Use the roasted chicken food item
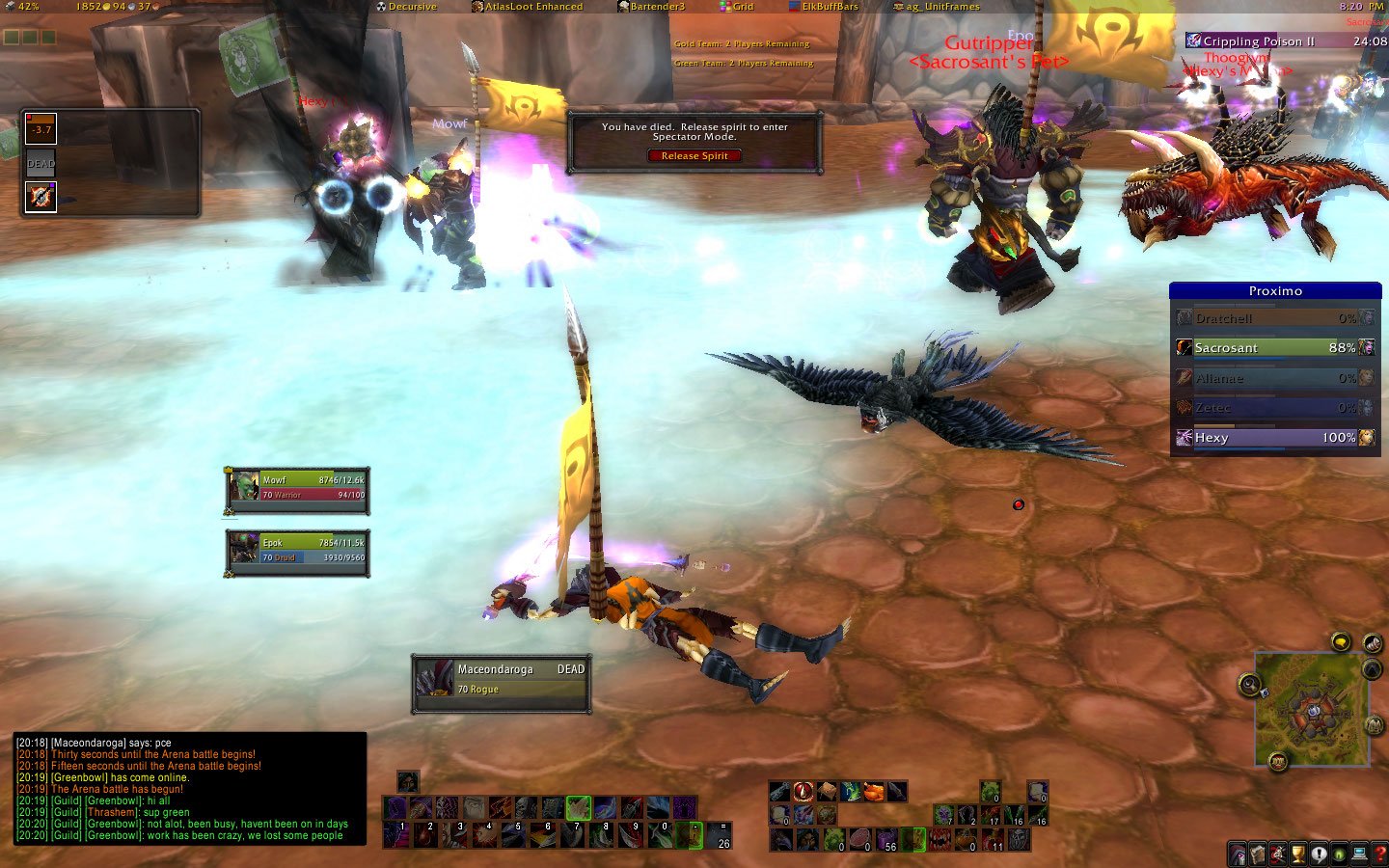The width and height of the screenshot is (1389, 868). [x=874, y=792]
